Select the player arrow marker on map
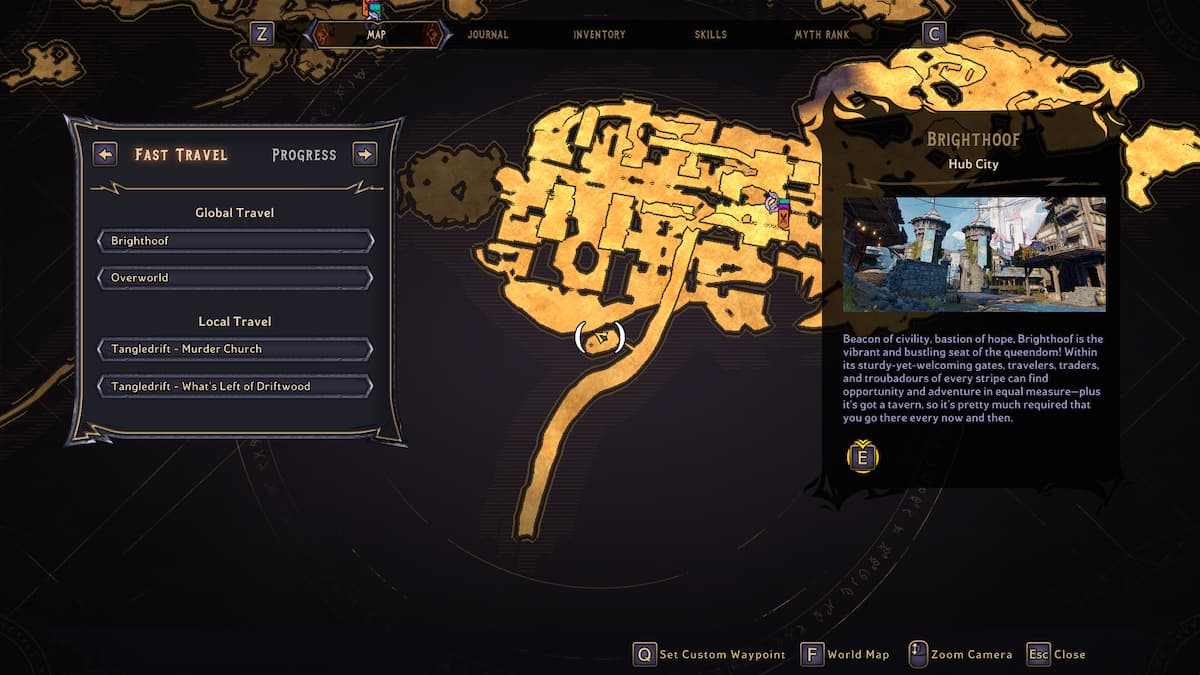 600,338
